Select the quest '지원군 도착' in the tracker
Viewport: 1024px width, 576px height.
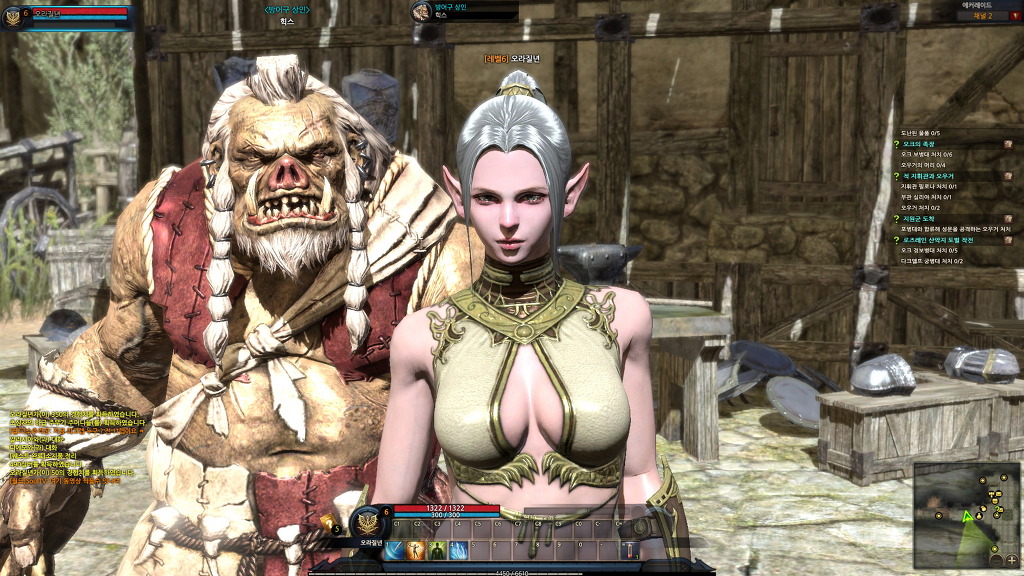tap(921, 218)
